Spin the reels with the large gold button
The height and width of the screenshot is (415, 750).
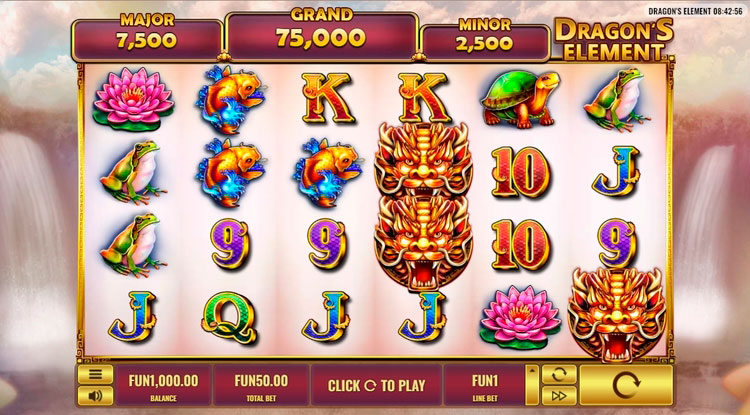click(625, 385)
